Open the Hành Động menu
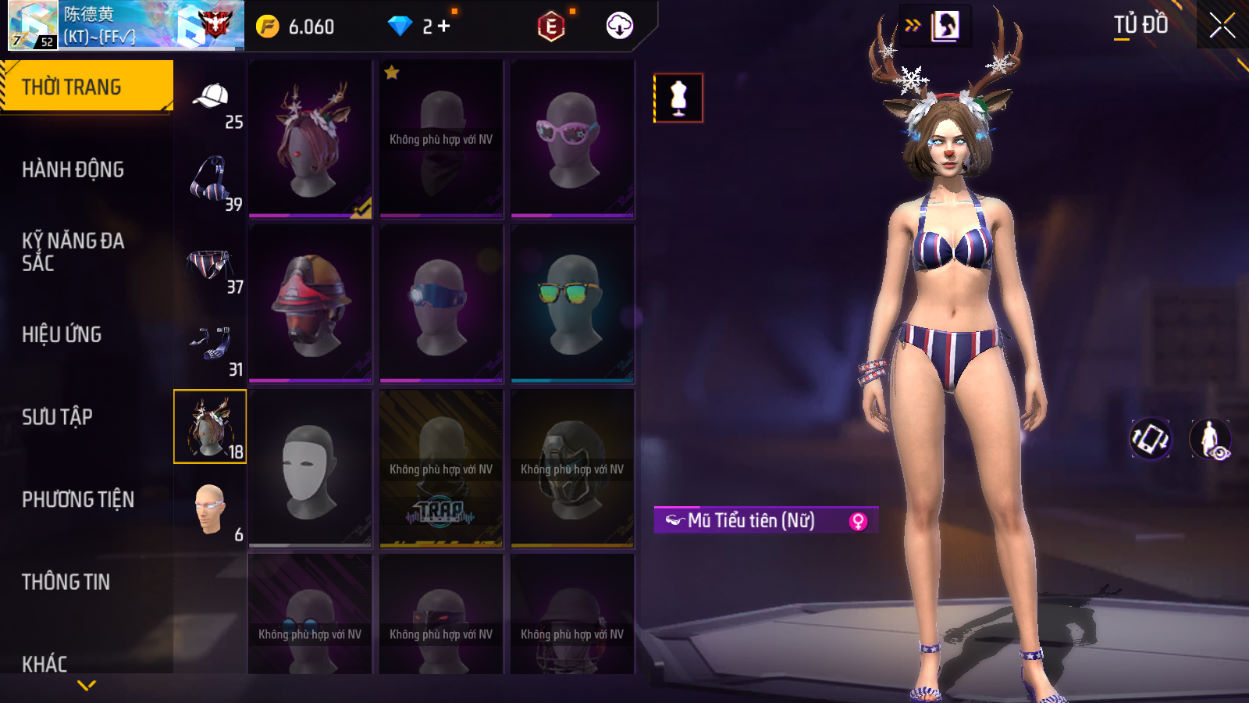 tap(73, 170)
